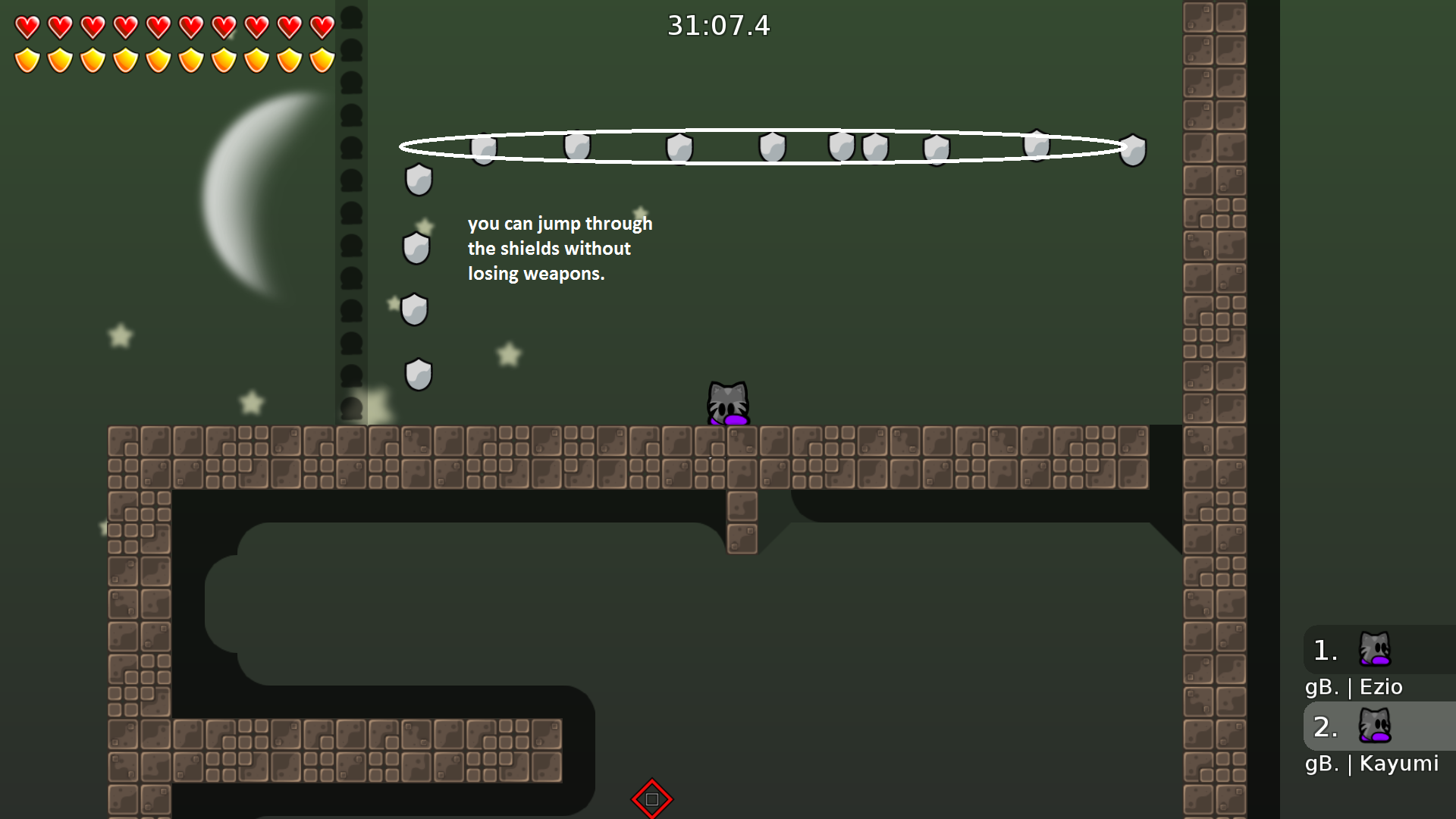
Task: Click the leftmost shield inside the white ellipse
Action: coord(484,149)
